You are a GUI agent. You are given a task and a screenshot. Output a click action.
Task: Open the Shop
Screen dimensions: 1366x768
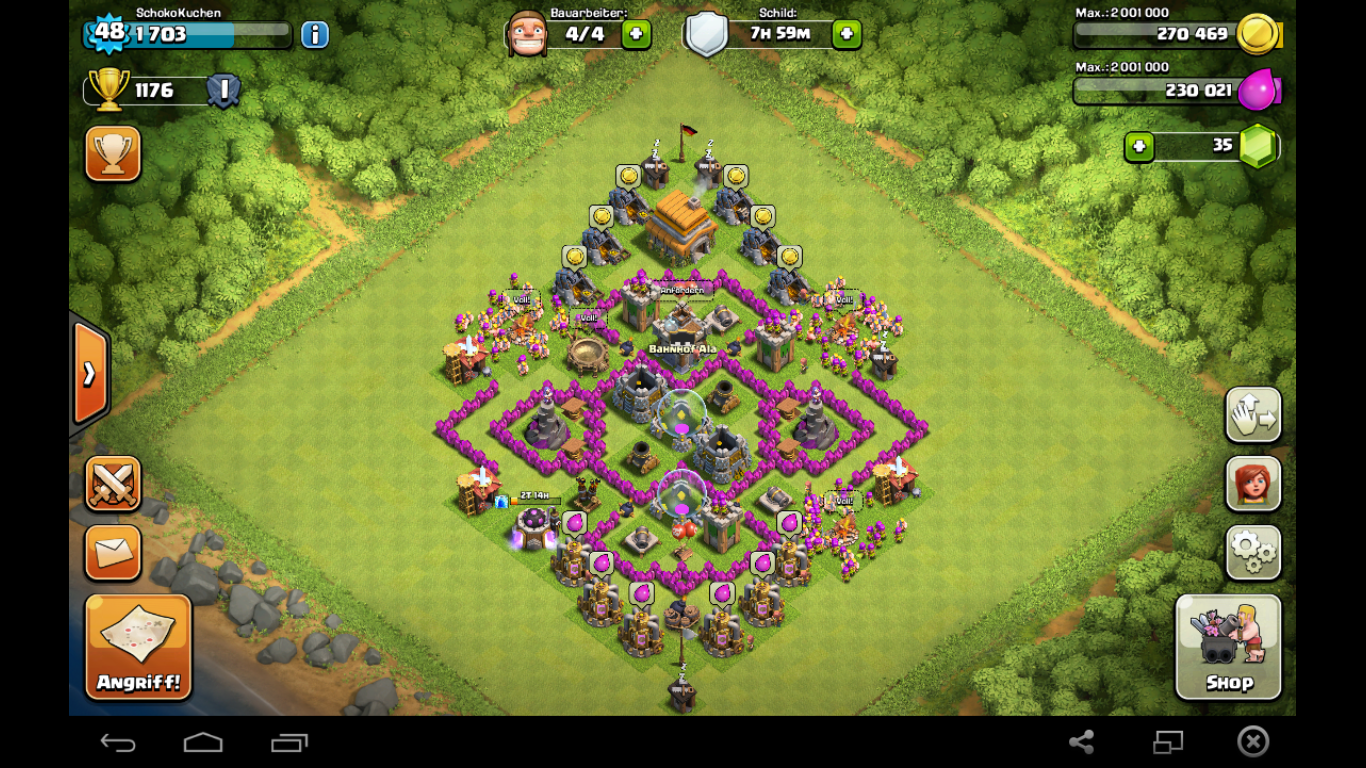click(1228, 647)
